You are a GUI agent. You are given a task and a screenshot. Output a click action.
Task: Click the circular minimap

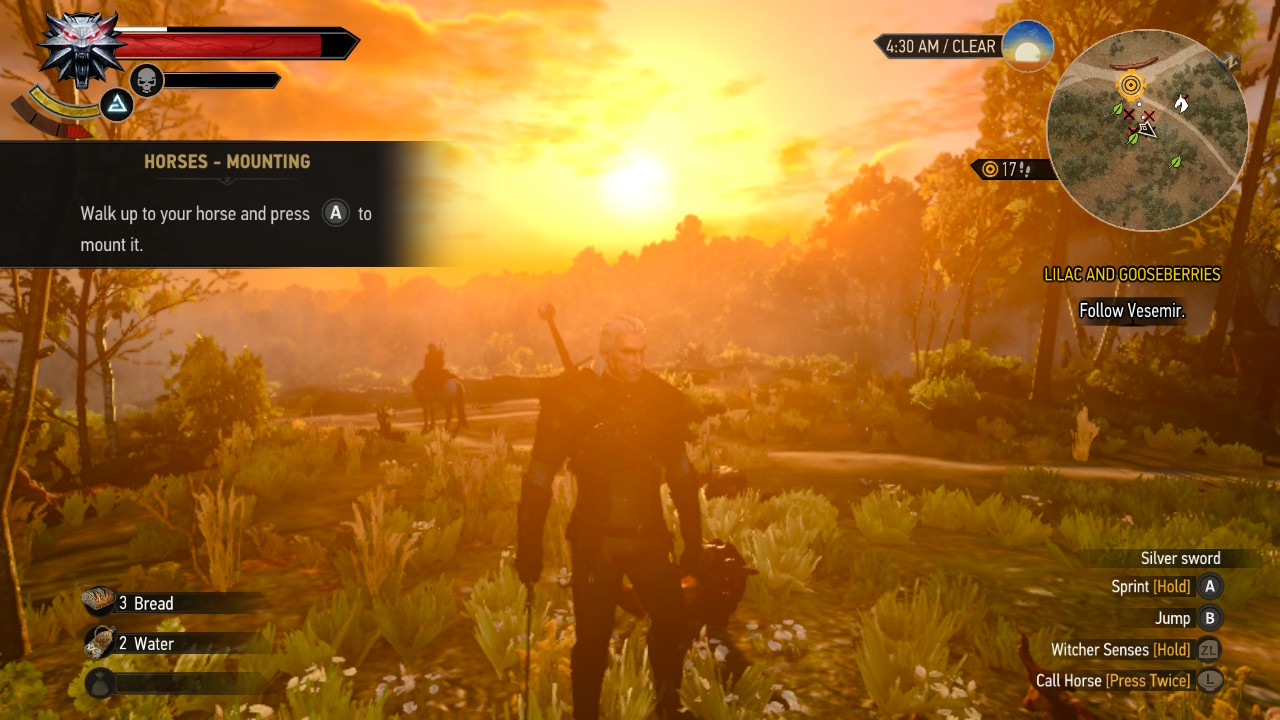coord(1147,130)
